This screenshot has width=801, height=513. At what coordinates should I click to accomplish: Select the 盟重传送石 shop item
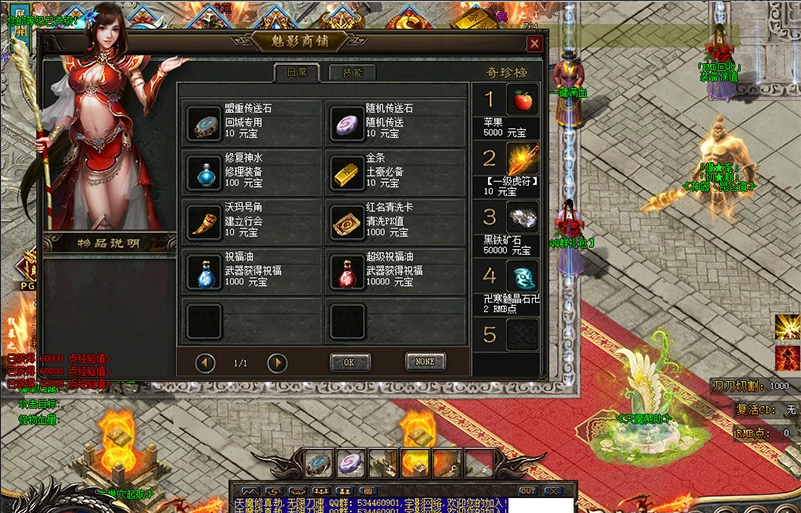coord(204,122)
